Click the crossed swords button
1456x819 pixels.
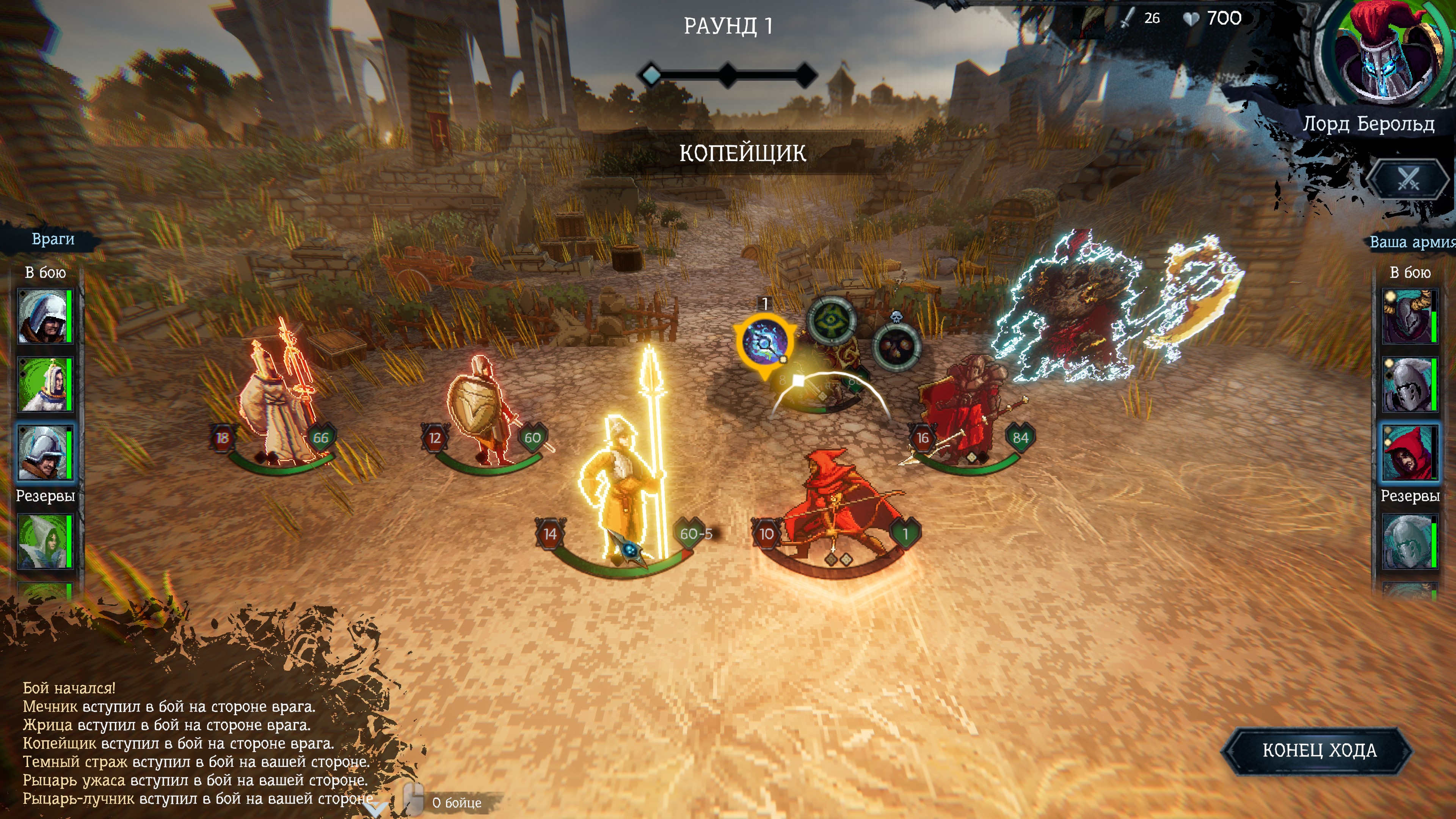click(x=1408, y=180)
